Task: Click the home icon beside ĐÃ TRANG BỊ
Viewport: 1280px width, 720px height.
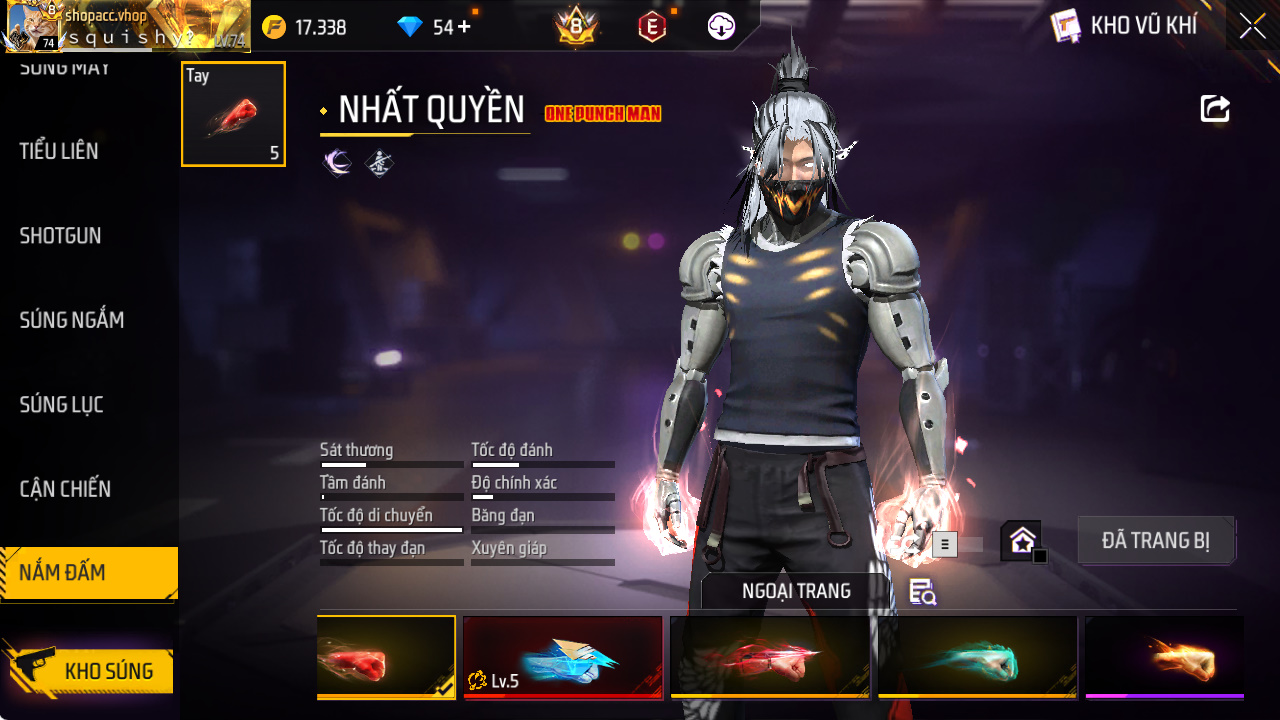Action: 1021,539
